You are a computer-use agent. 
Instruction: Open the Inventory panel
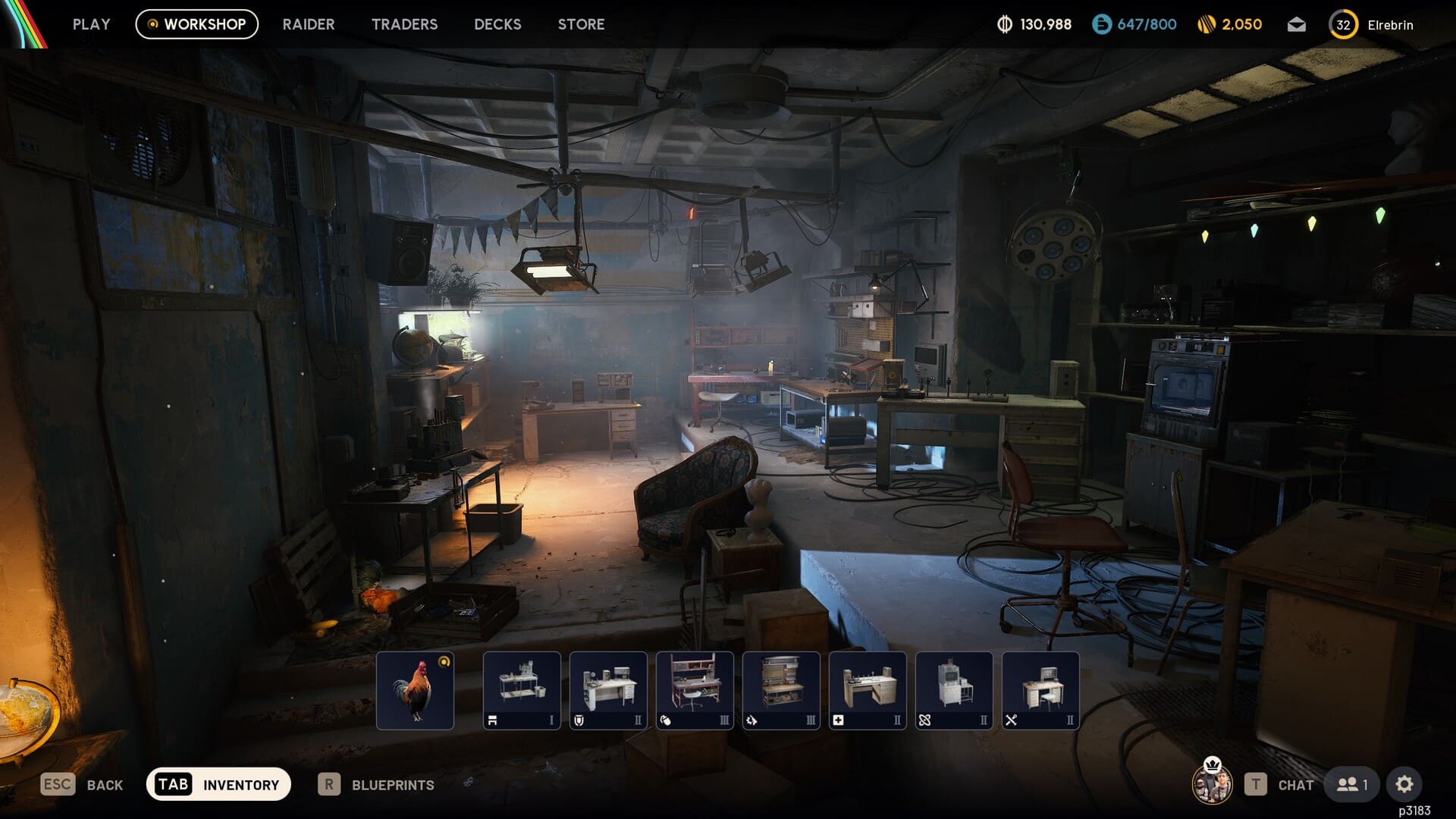[x=218, y=784]
